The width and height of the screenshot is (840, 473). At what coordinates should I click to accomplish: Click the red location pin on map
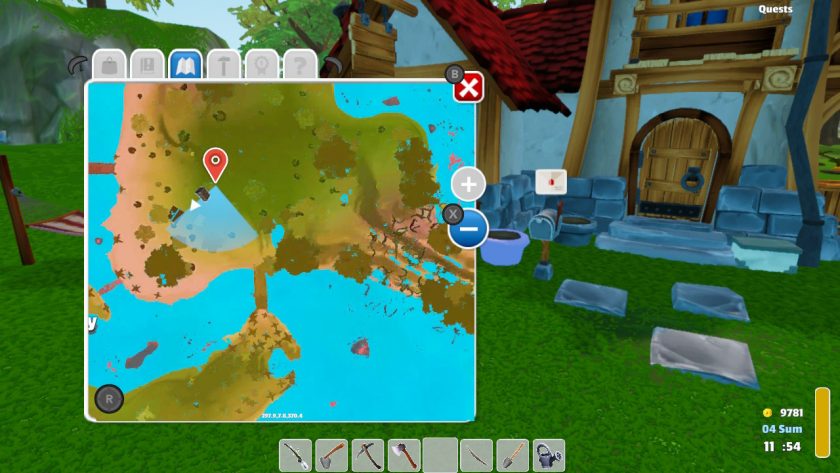click(x=215, y=163)
